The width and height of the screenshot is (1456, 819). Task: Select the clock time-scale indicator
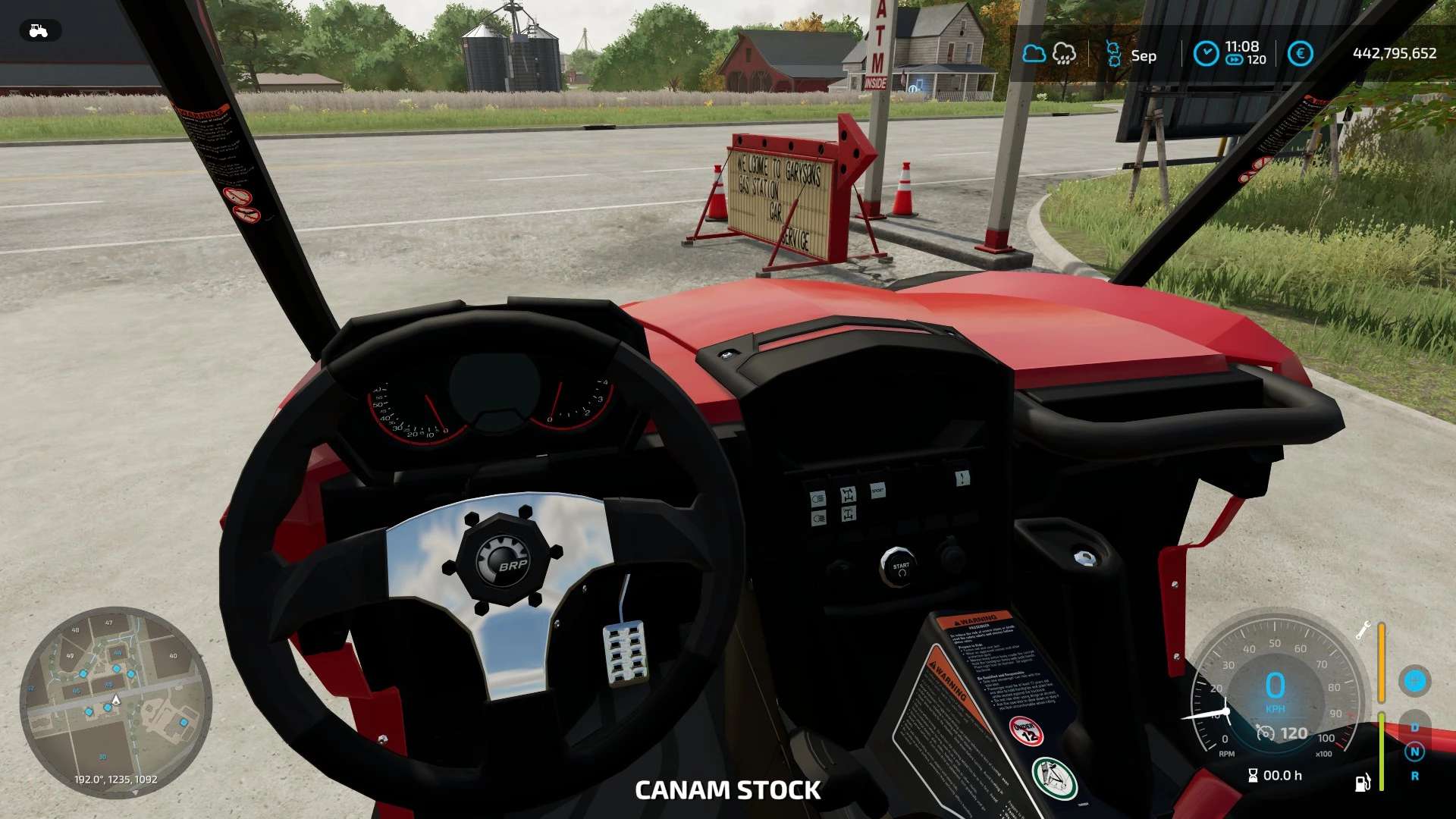(x=1206, y=54)
